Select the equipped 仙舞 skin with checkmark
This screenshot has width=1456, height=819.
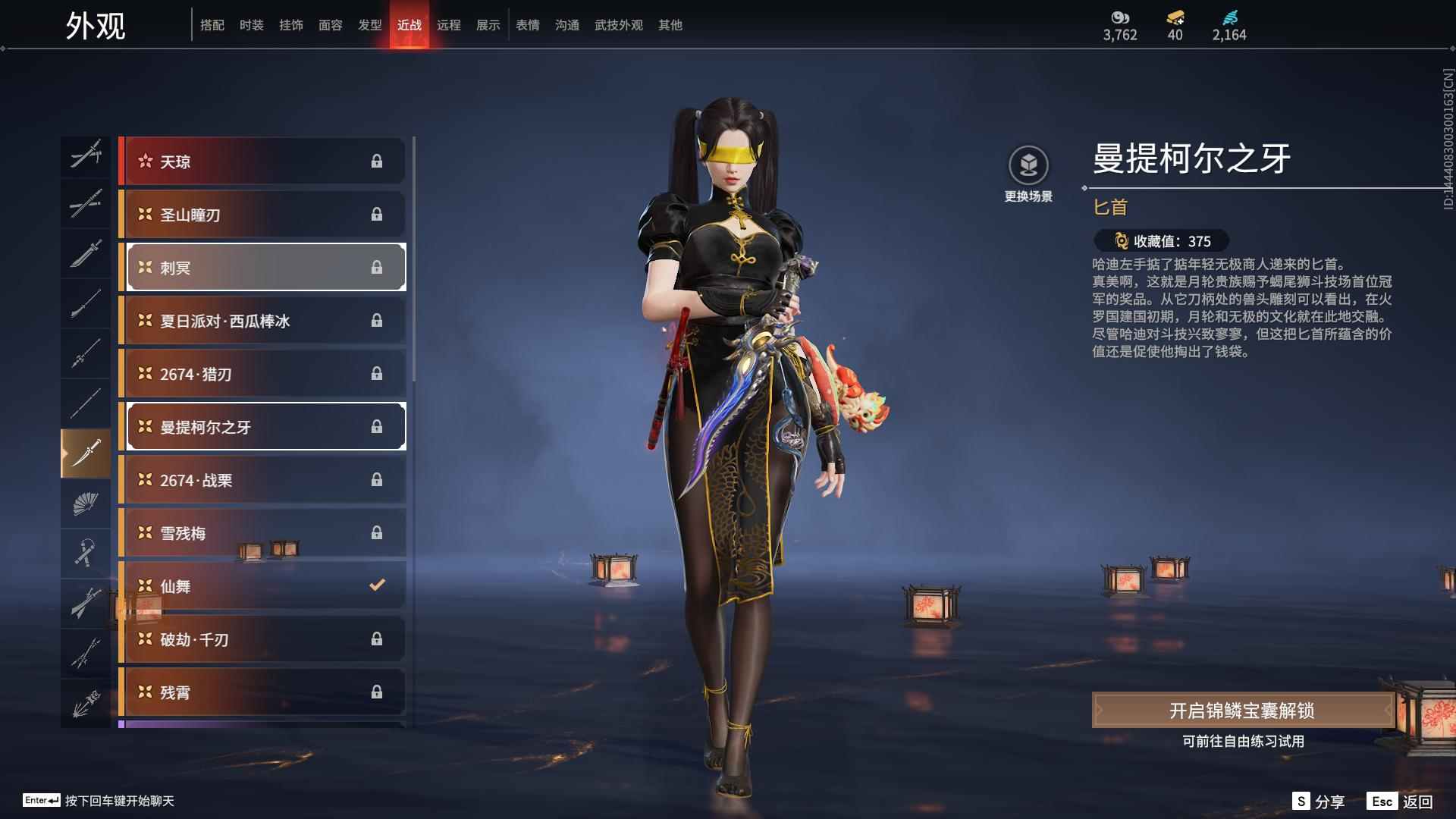coord(262,585)
